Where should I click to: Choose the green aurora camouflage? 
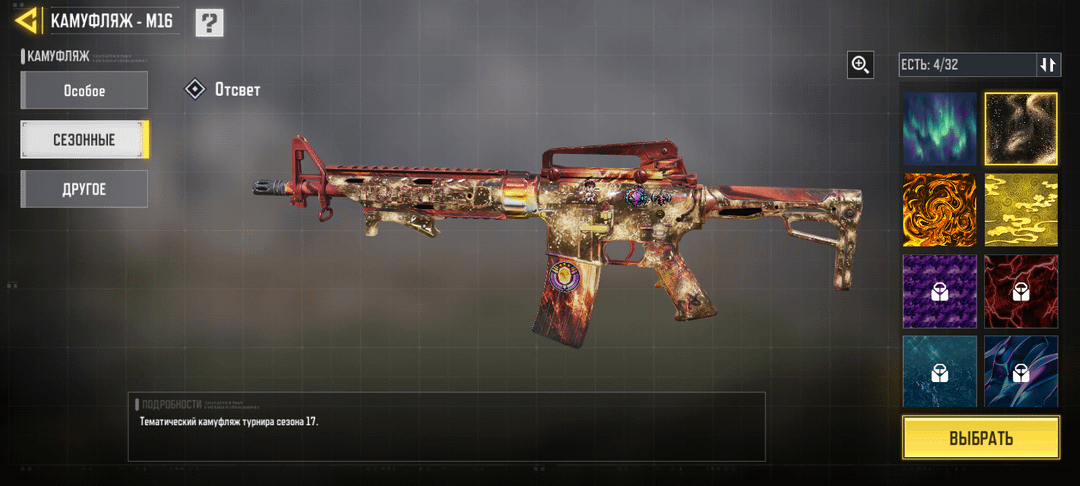940,128
